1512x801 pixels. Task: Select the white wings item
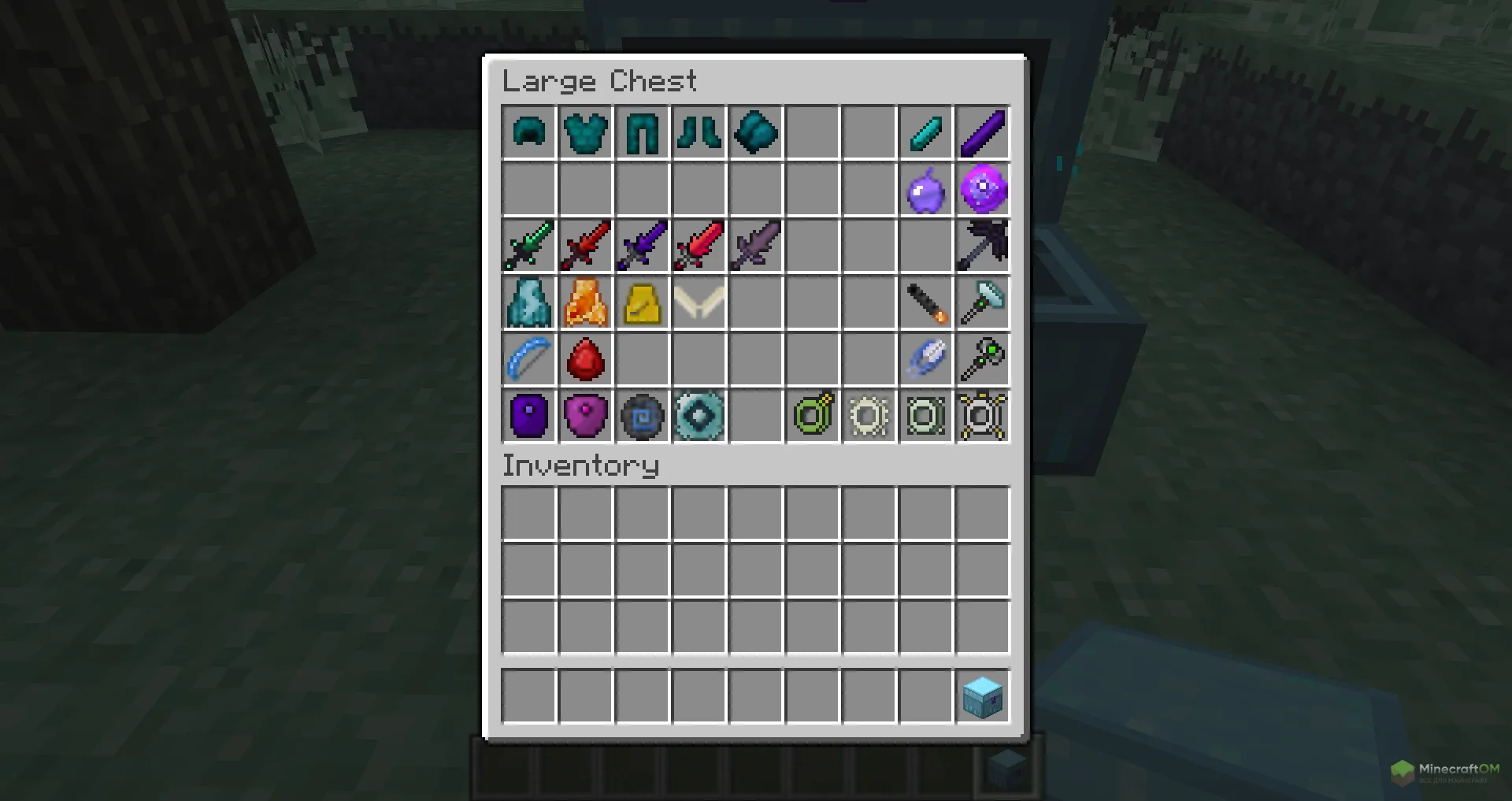(699, 303)
